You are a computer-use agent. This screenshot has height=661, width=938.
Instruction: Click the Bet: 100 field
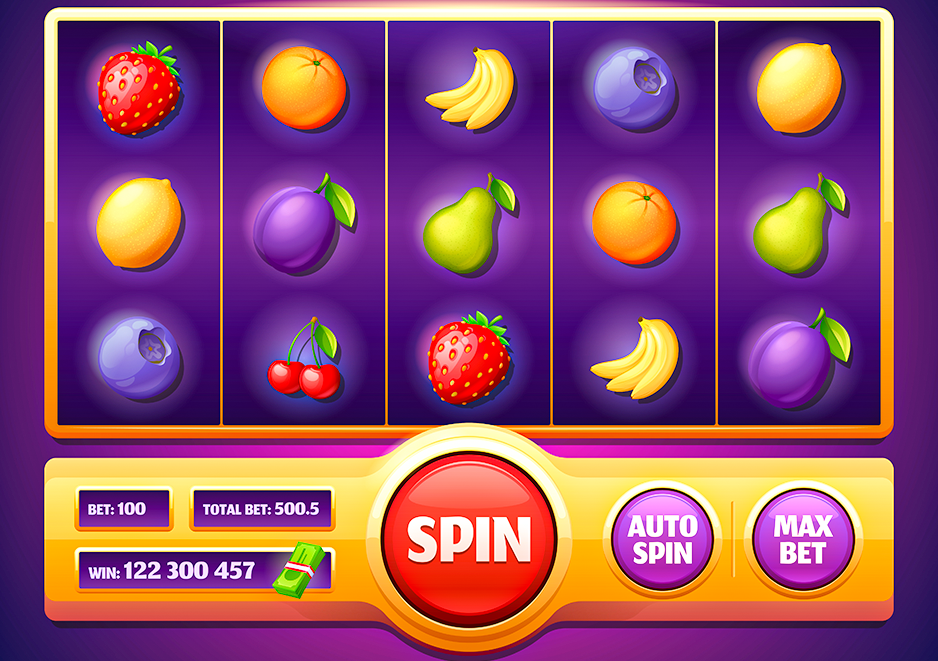click(x=124, y=509)
